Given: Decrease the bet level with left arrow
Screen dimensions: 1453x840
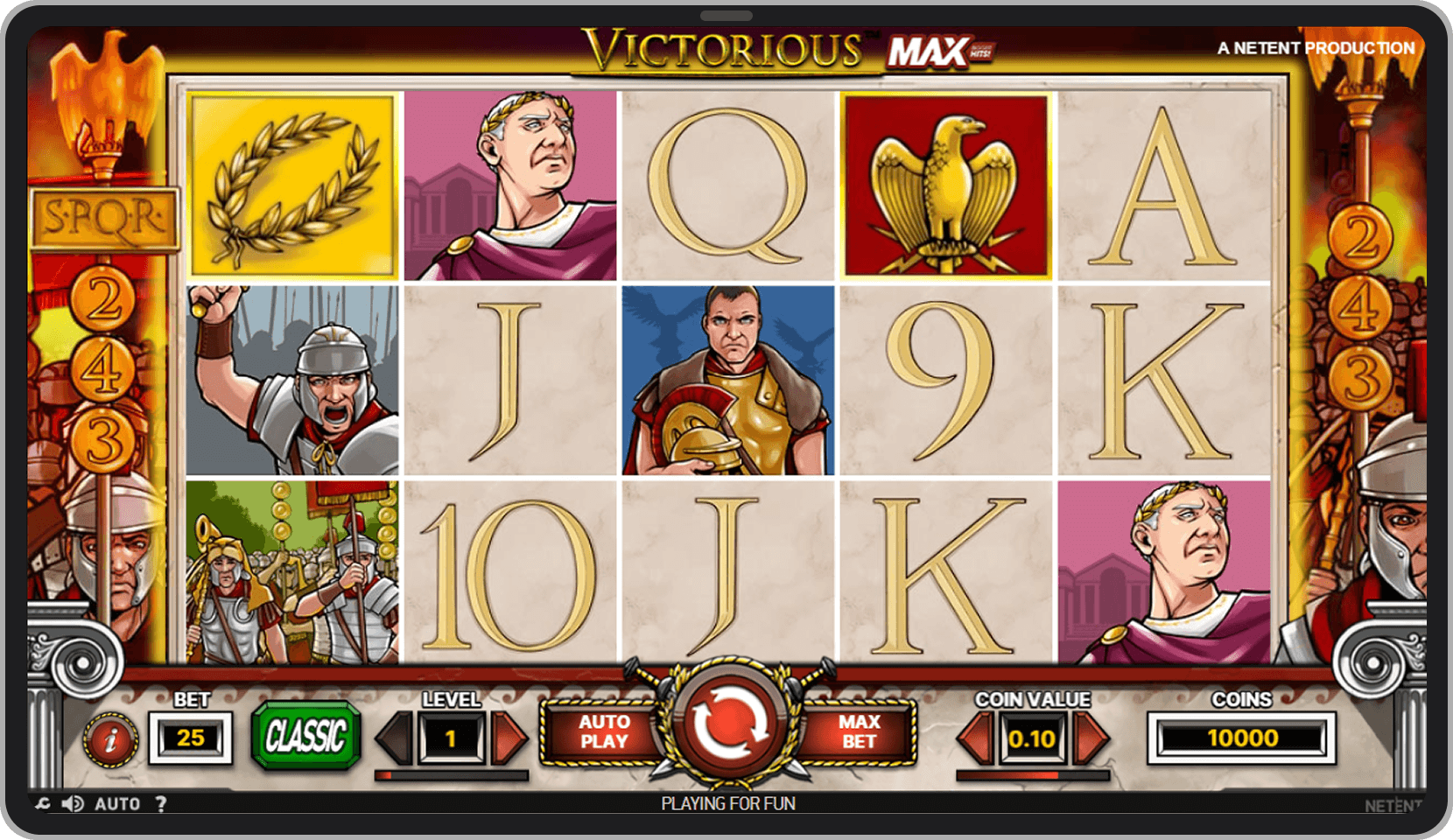Looking at the screenshot, I should click(x=395, y=737).
